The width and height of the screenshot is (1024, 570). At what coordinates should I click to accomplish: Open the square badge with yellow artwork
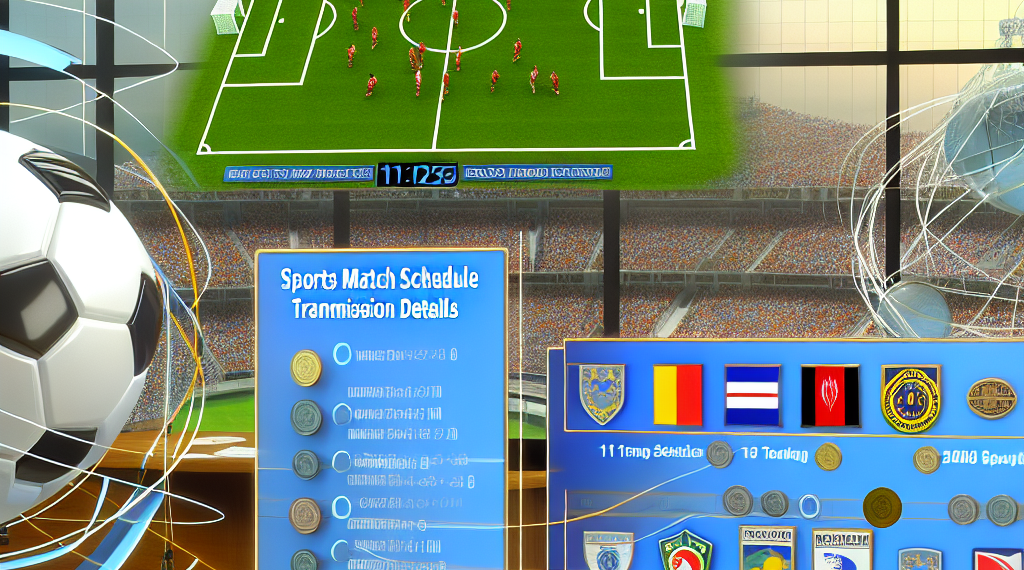pos(766,548)
